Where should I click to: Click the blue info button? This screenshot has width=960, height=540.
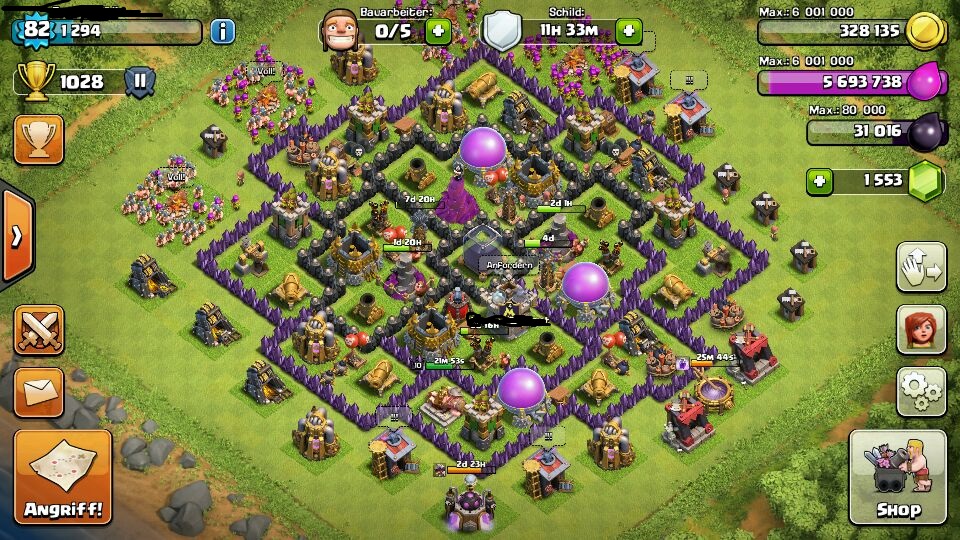222,31
